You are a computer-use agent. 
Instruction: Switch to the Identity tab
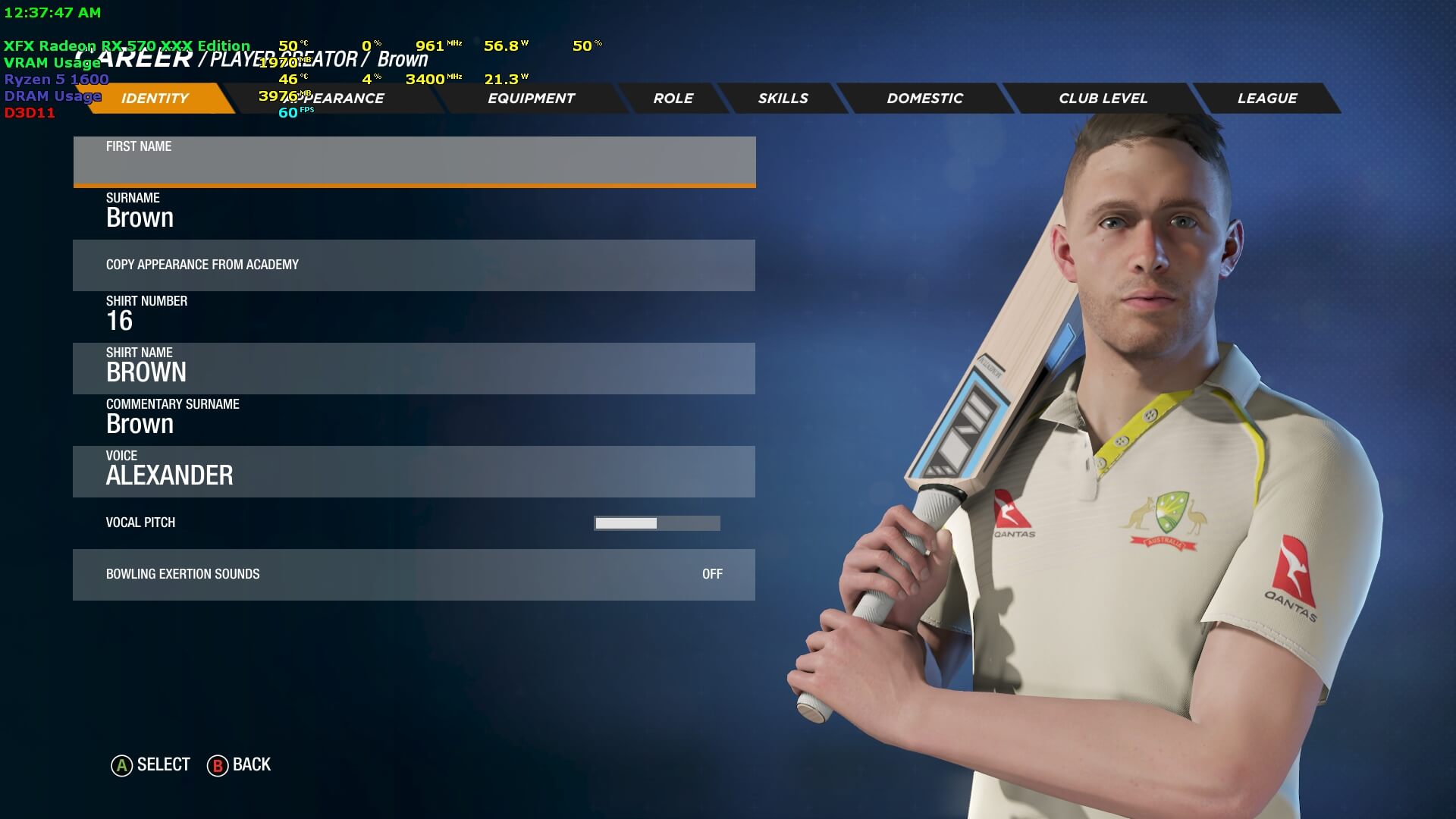tap(155, 99)
